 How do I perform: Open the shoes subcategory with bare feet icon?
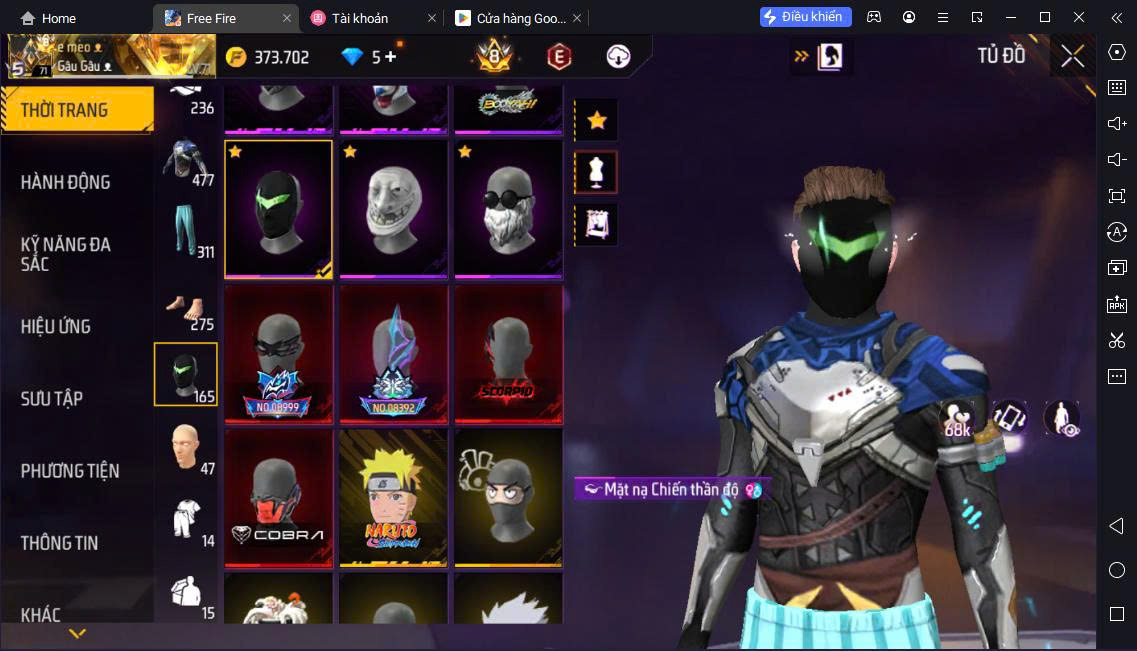coord(187,308)
